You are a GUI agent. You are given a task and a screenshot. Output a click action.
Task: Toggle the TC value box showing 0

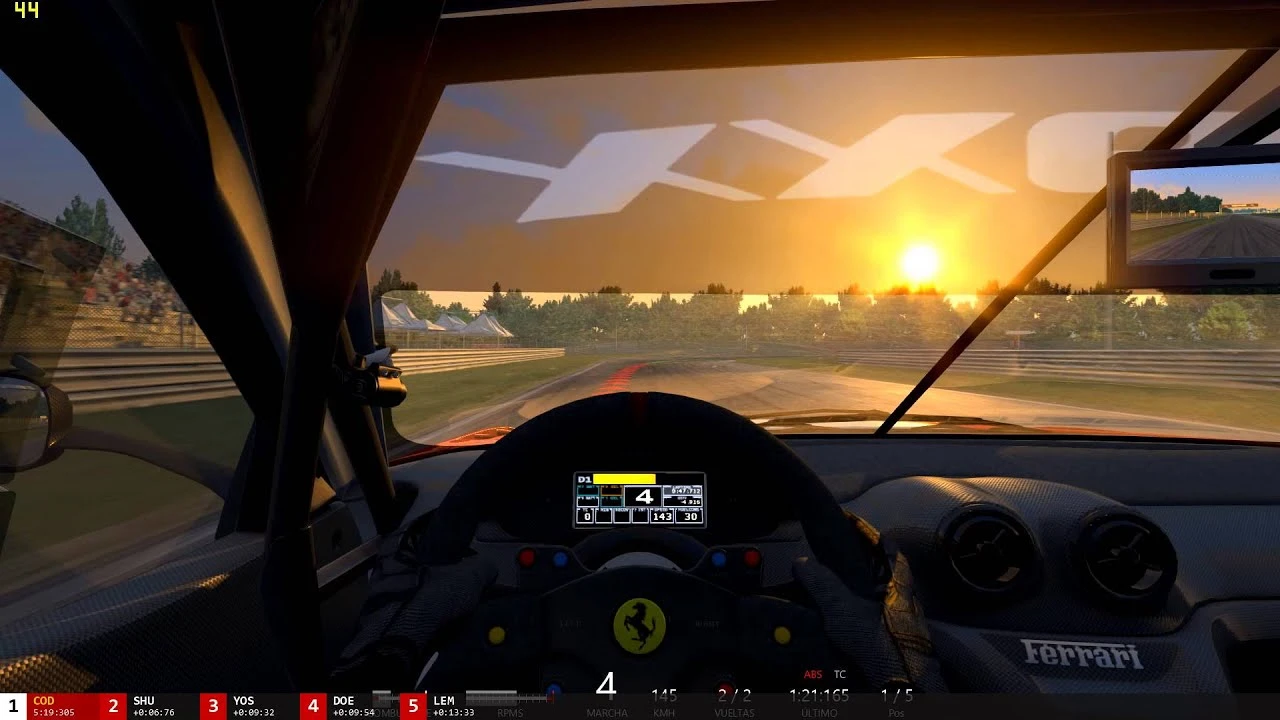[x=585, y=515]
